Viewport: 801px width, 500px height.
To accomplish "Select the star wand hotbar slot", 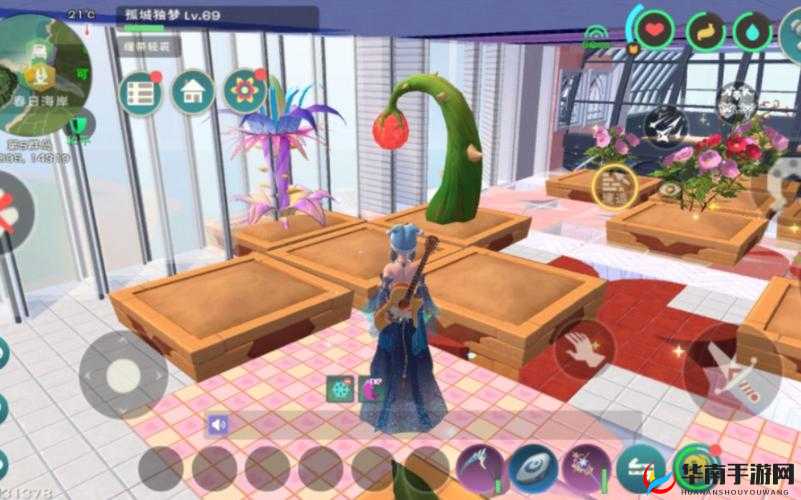I will (x=585, y=466).
